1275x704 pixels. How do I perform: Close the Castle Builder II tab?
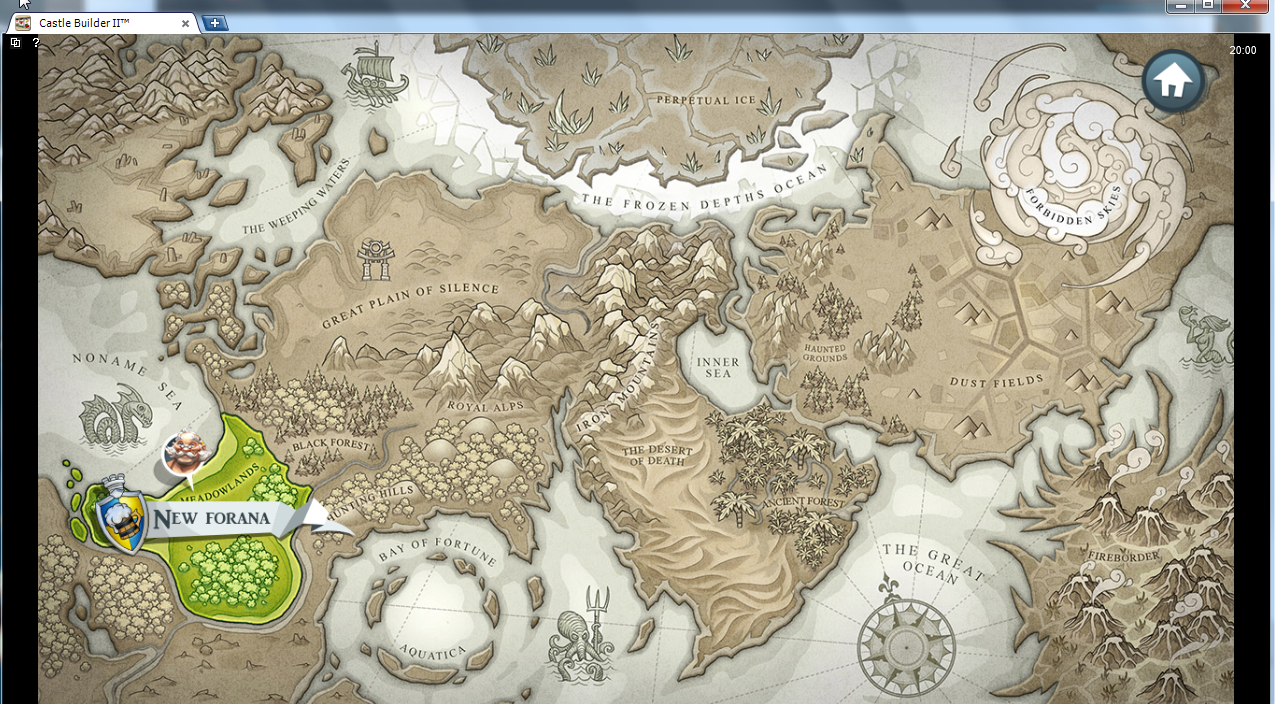[185, 23]
